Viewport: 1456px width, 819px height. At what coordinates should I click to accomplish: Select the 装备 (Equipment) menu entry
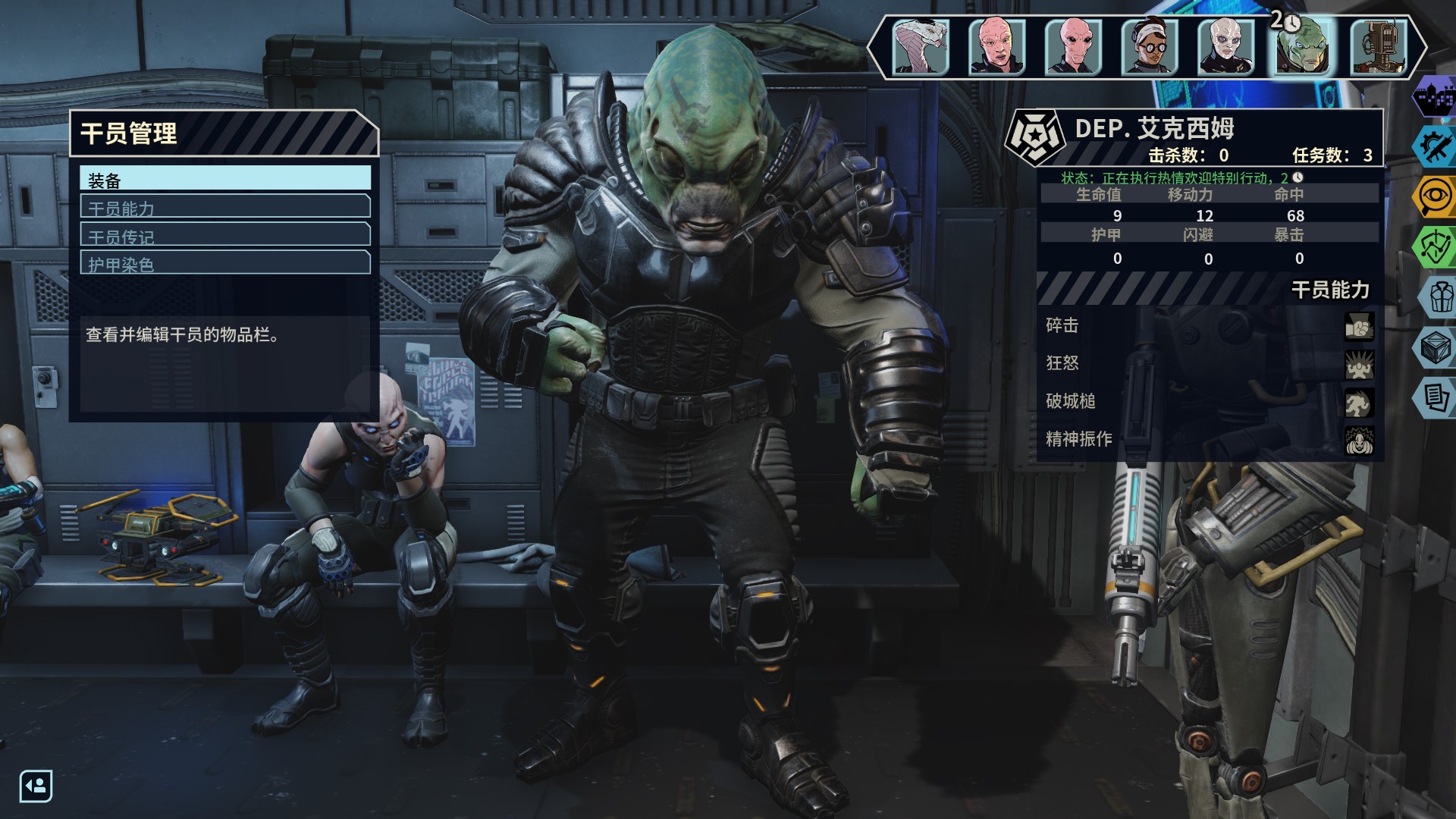(x=225, y=179)
